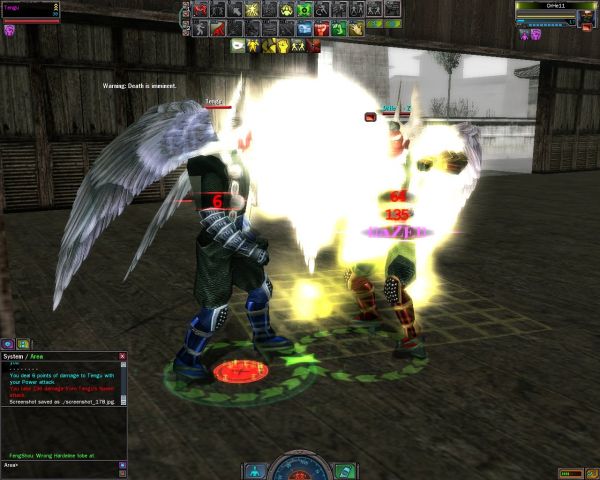Click the purple eye button above chat
This screenshot has width=600, height=480.
click(x=8, y=344)
